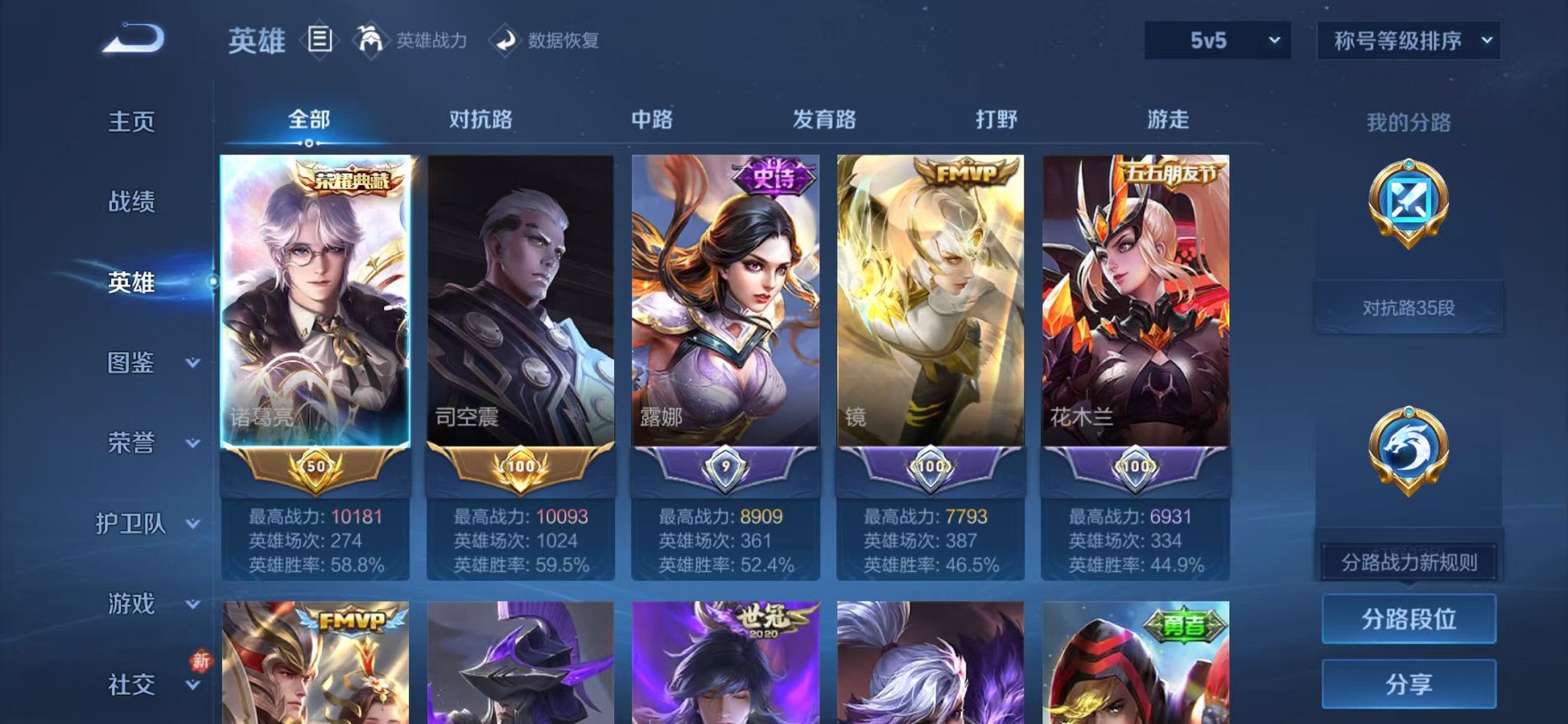This screenshot has height=724, width=1568.
Task: Click the back arrow icon at top left
Action: [131, 36]
